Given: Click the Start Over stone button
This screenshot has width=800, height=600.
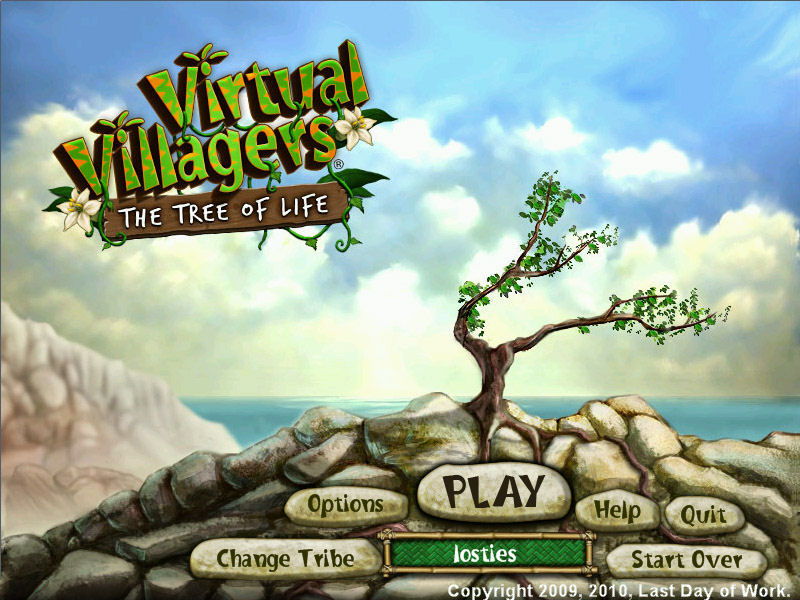Looking at the screenshot, I should pos(687,560).
